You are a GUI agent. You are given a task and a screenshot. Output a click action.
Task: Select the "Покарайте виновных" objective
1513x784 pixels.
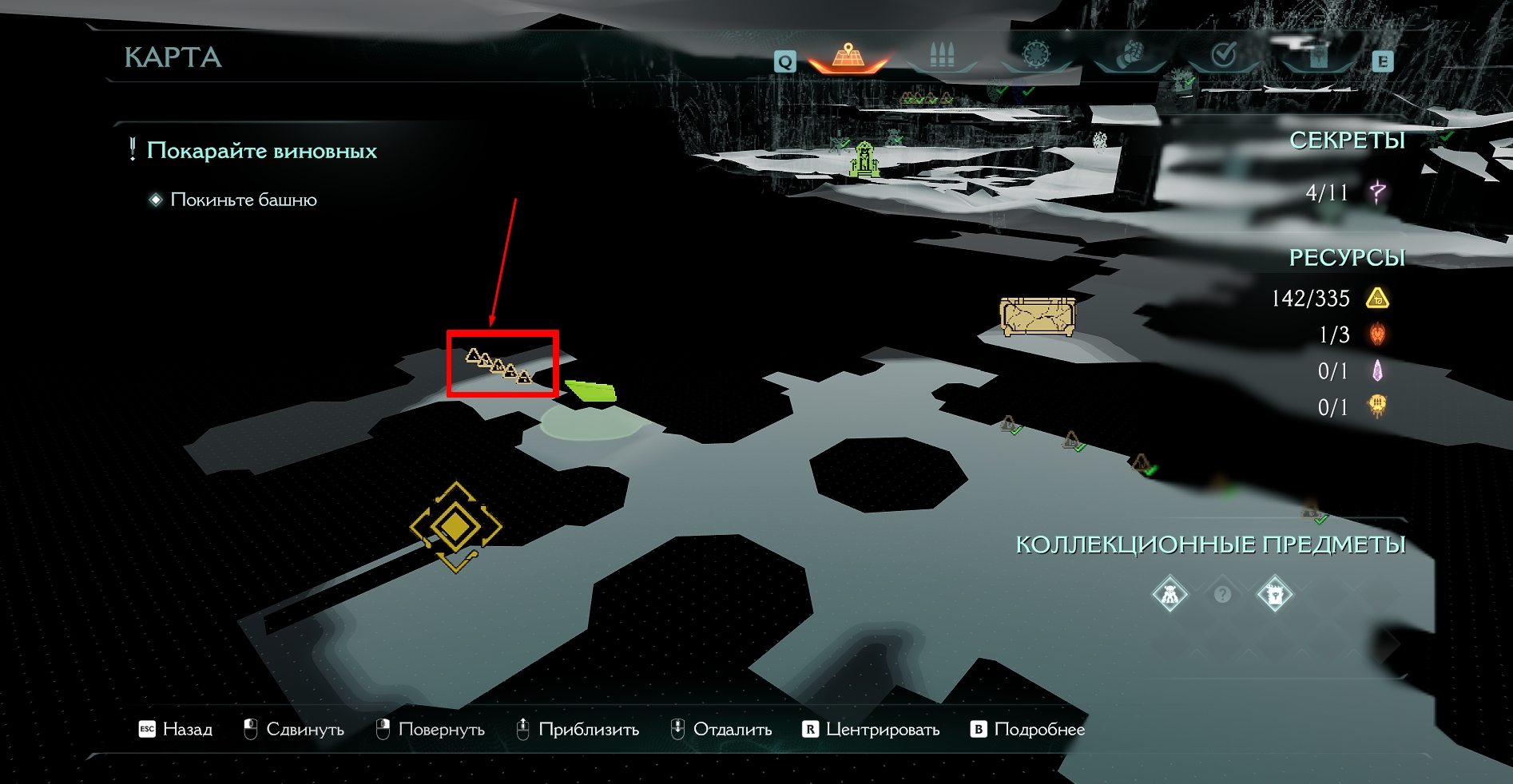click(261, 151)
